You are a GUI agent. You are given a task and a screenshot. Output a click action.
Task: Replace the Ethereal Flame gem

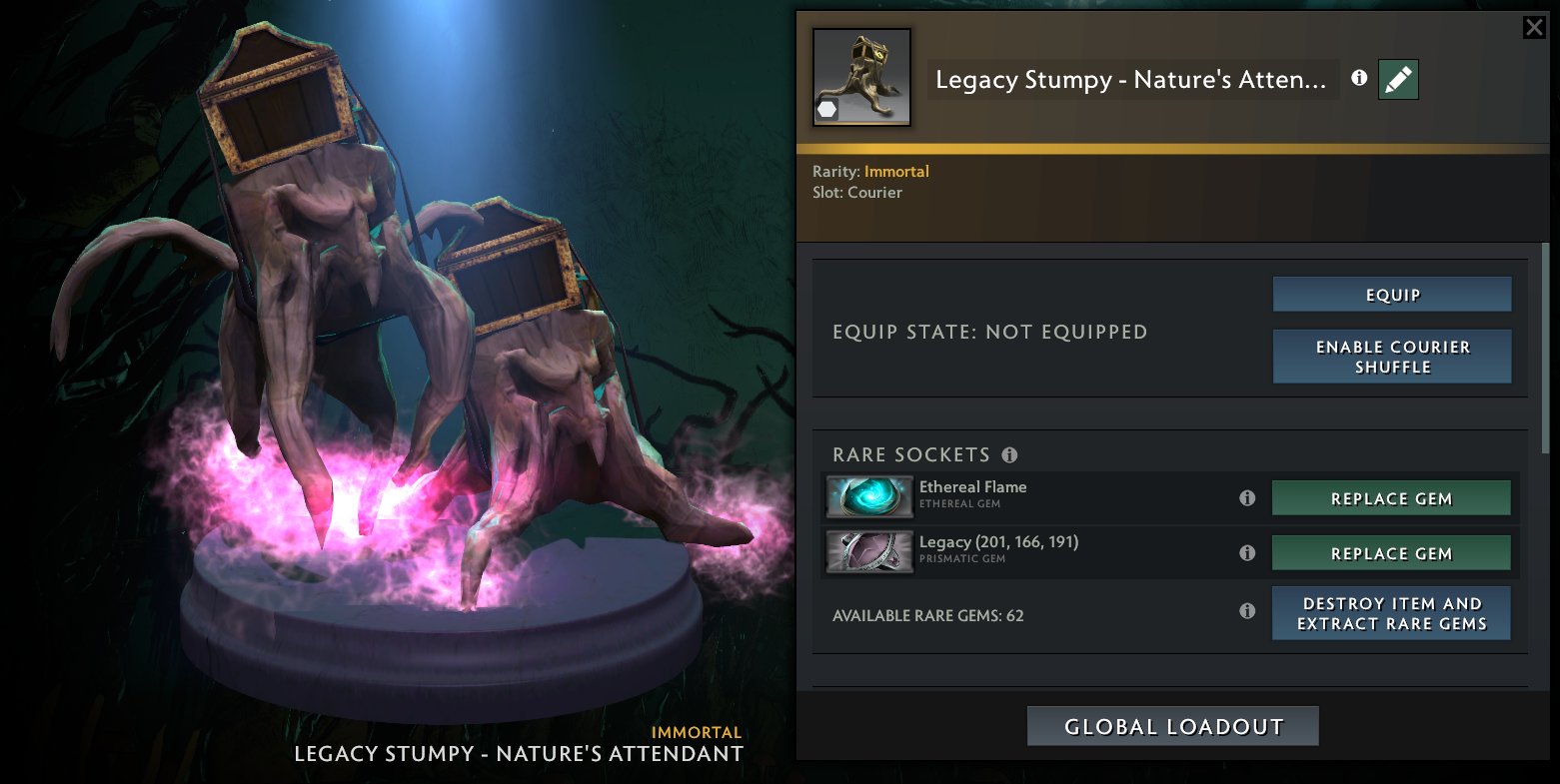pyautogui.click(x=1390, y=498)
